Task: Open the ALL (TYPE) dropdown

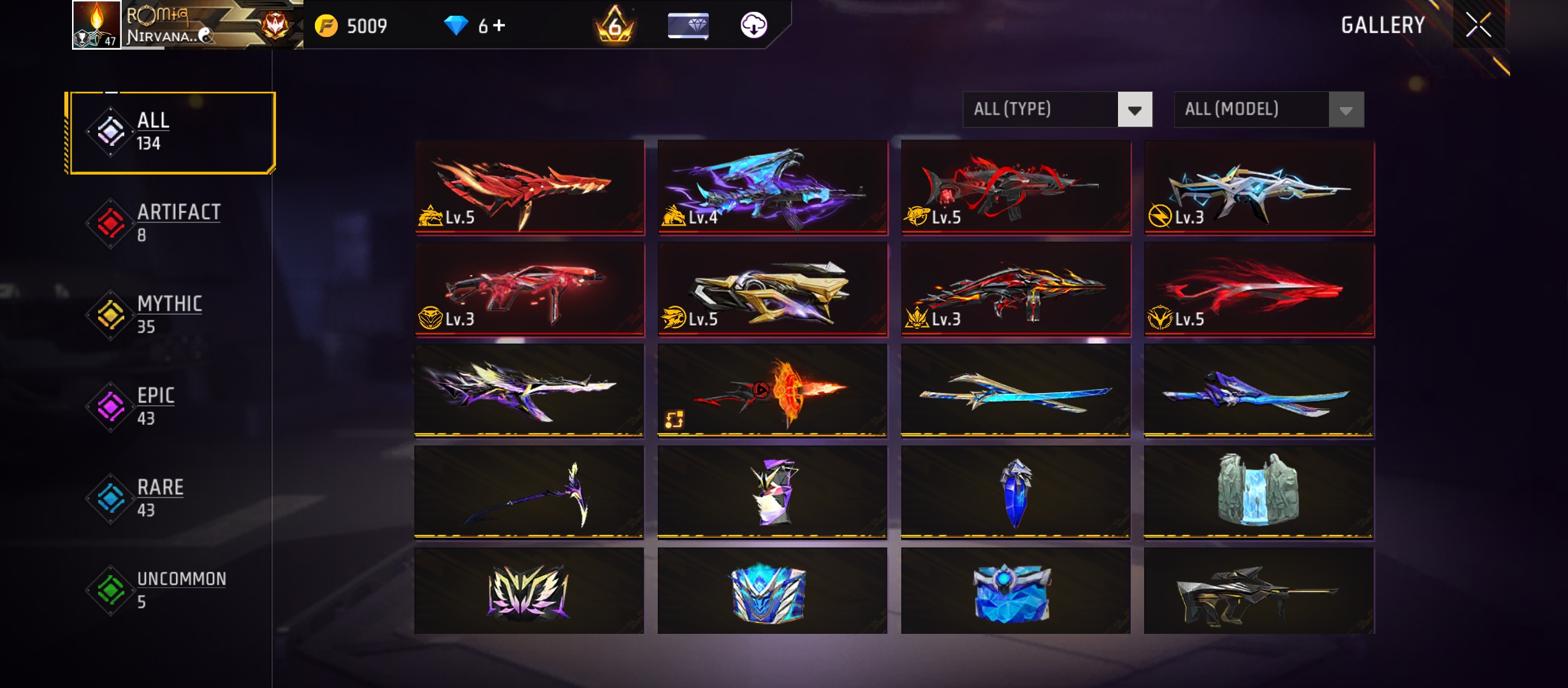Action: (x=1039, y=110)
